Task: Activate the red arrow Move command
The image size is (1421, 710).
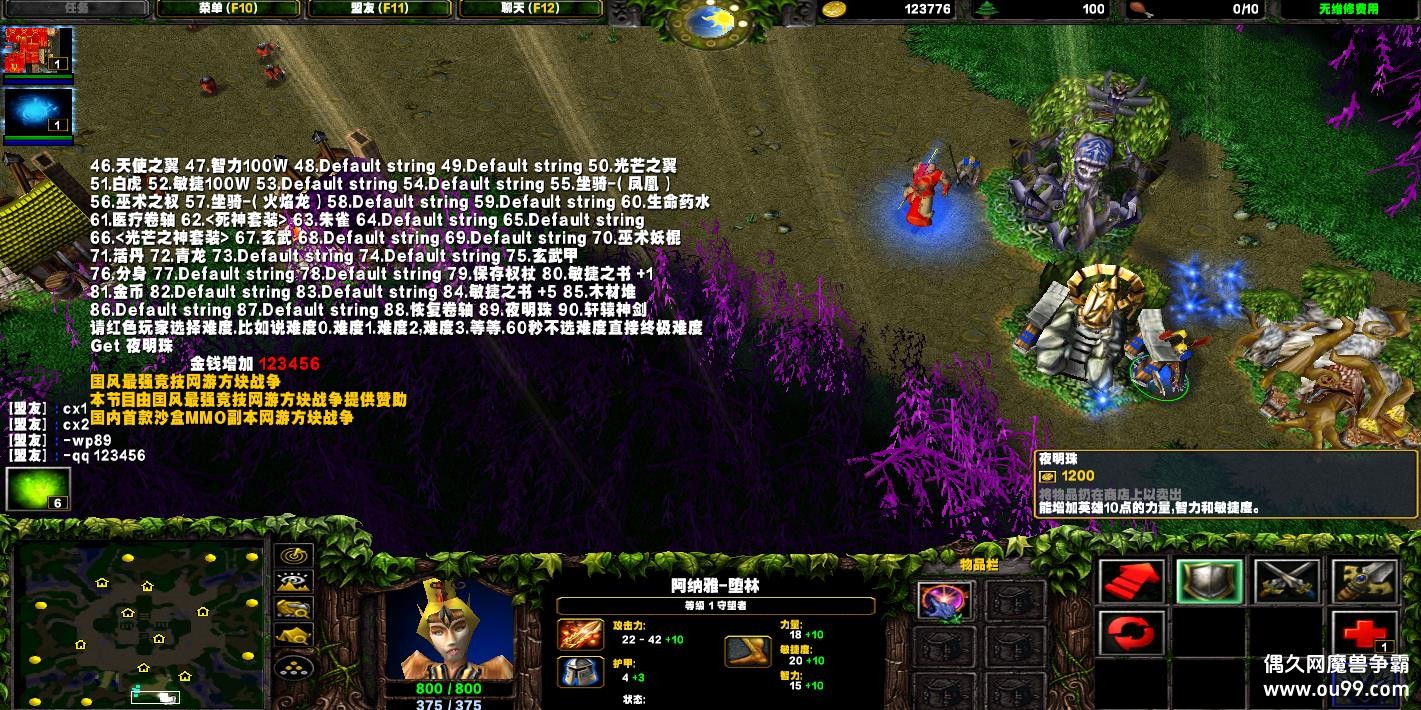Action: coord(1132,581)
